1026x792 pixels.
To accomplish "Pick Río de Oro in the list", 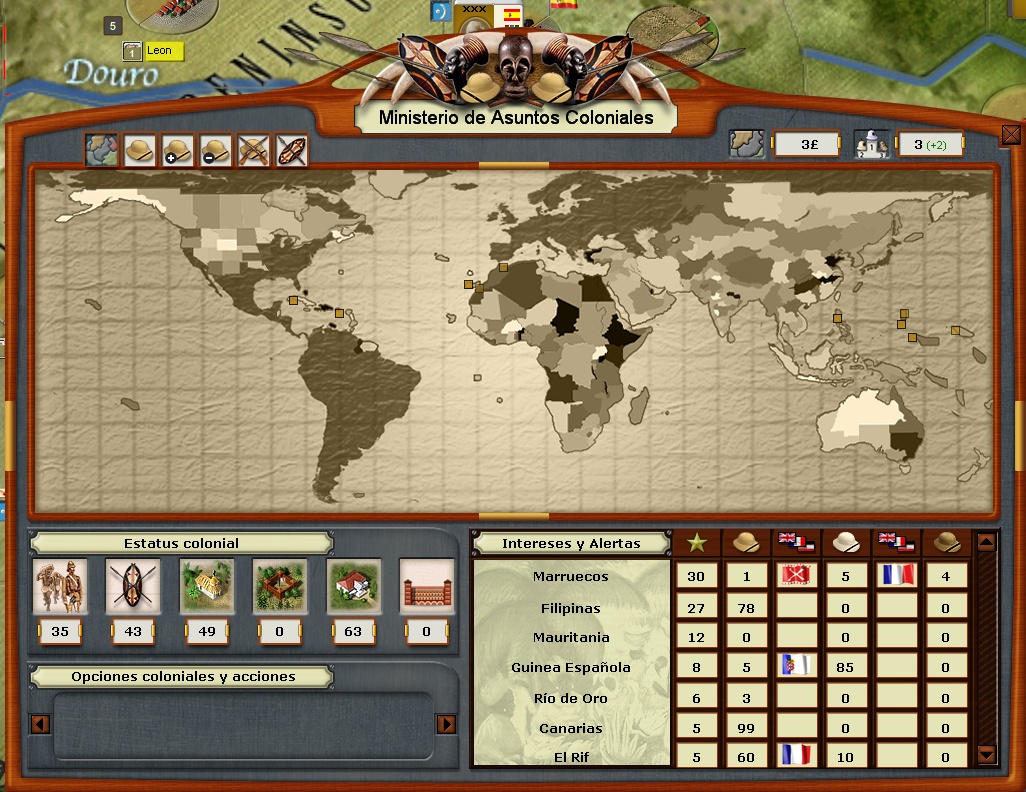I will (x=570, y=698).
